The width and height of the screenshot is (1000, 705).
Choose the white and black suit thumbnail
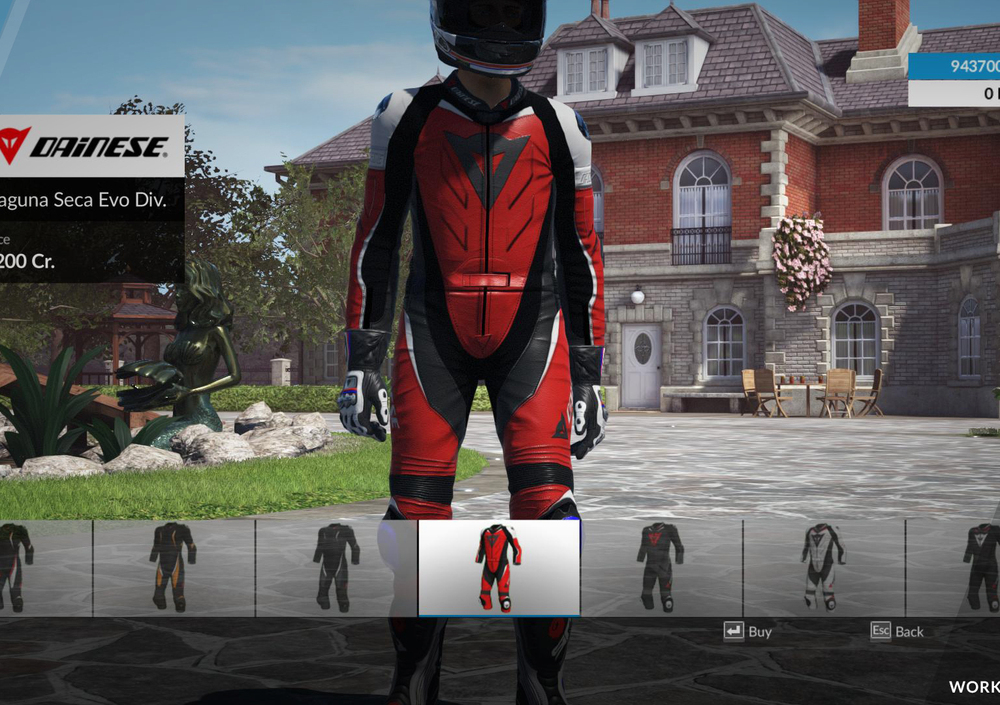coord(823,567)
